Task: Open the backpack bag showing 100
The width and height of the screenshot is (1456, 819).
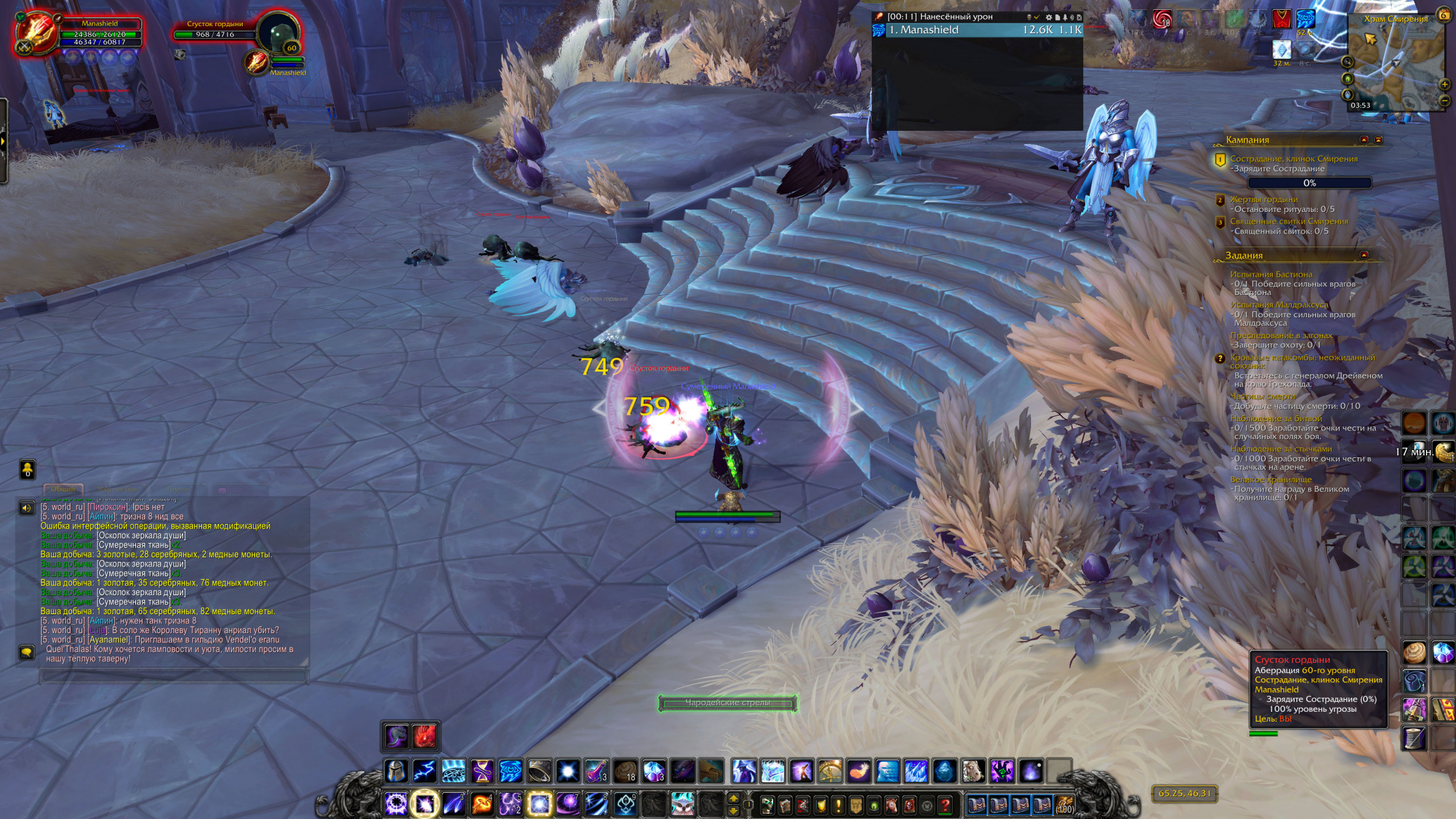Action: click(1064, 805)
